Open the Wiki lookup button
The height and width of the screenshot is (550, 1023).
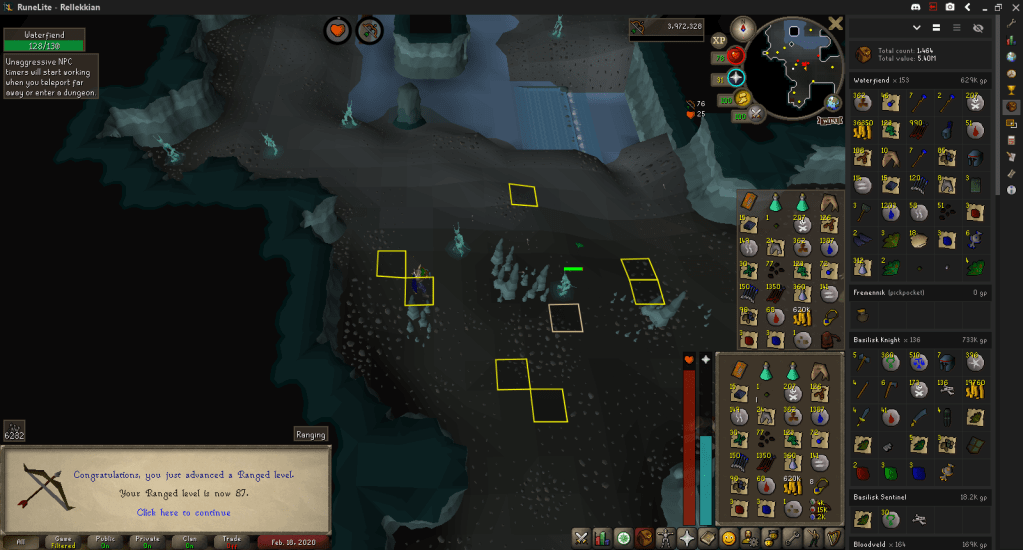click(829, 121)
